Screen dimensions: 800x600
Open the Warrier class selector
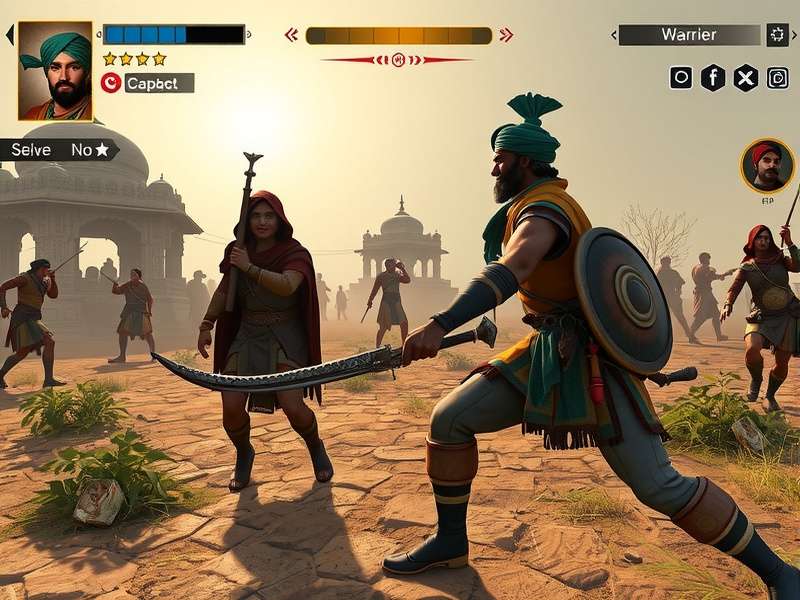pos(689,35)
